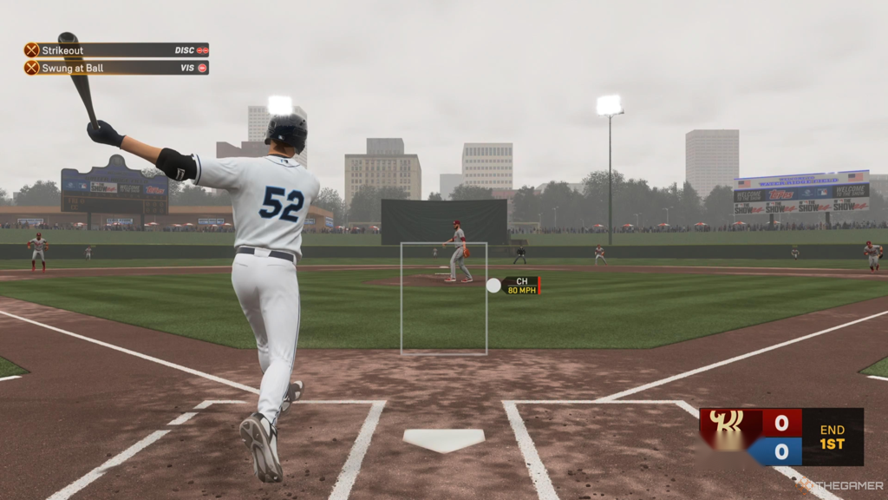
Task: Click the strike zone outline box
Action: pyautogui.click(x=443, y=298)
